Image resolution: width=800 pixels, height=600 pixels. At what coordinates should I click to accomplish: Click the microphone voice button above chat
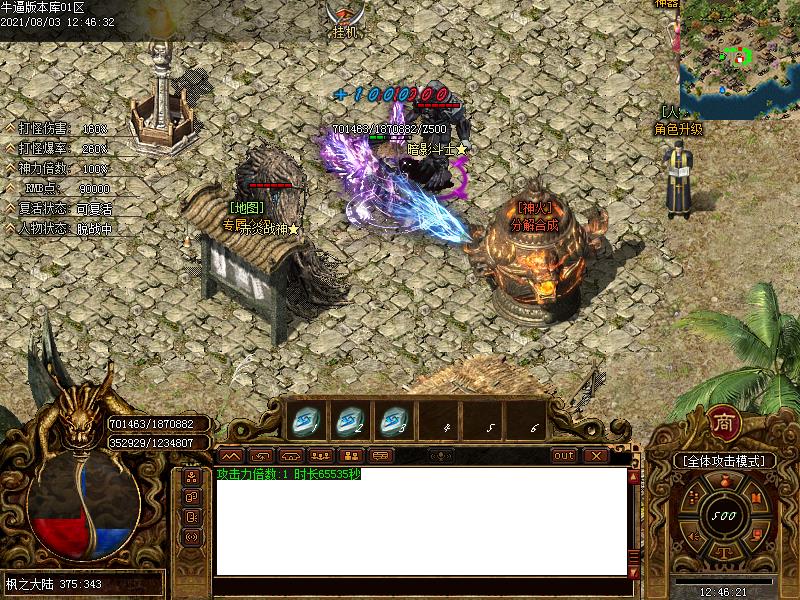pyautogui.click(x=440, y=455)
